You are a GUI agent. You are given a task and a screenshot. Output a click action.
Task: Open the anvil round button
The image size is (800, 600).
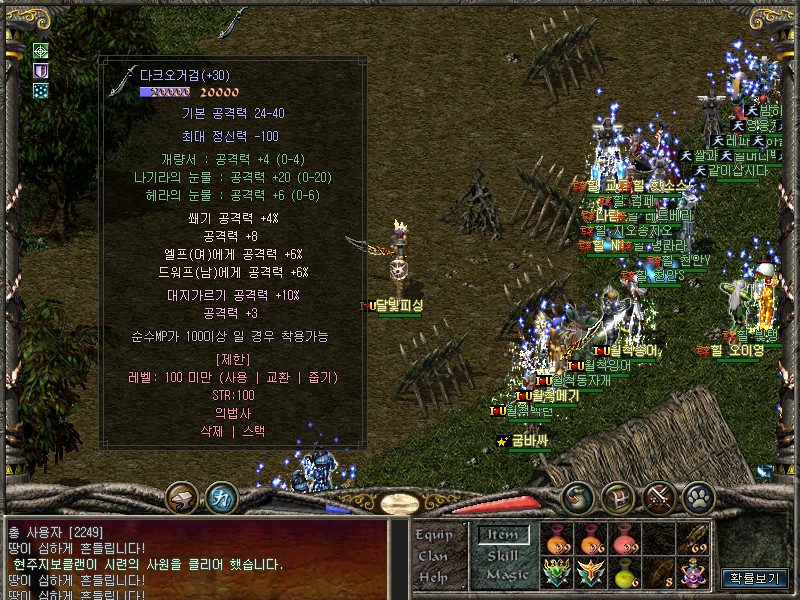[x=182, y=496]
